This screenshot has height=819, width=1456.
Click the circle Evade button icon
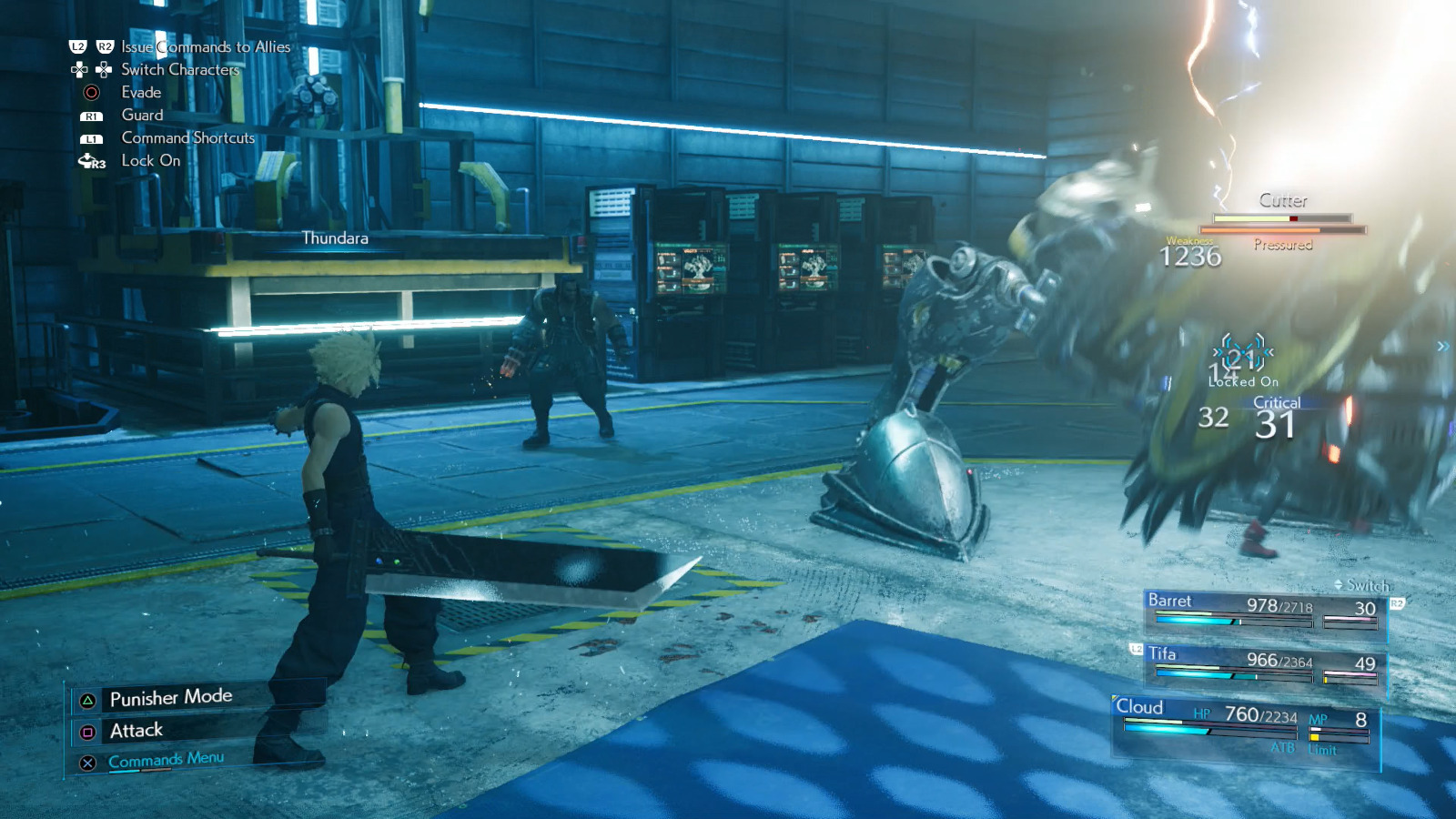coord(91,92)
